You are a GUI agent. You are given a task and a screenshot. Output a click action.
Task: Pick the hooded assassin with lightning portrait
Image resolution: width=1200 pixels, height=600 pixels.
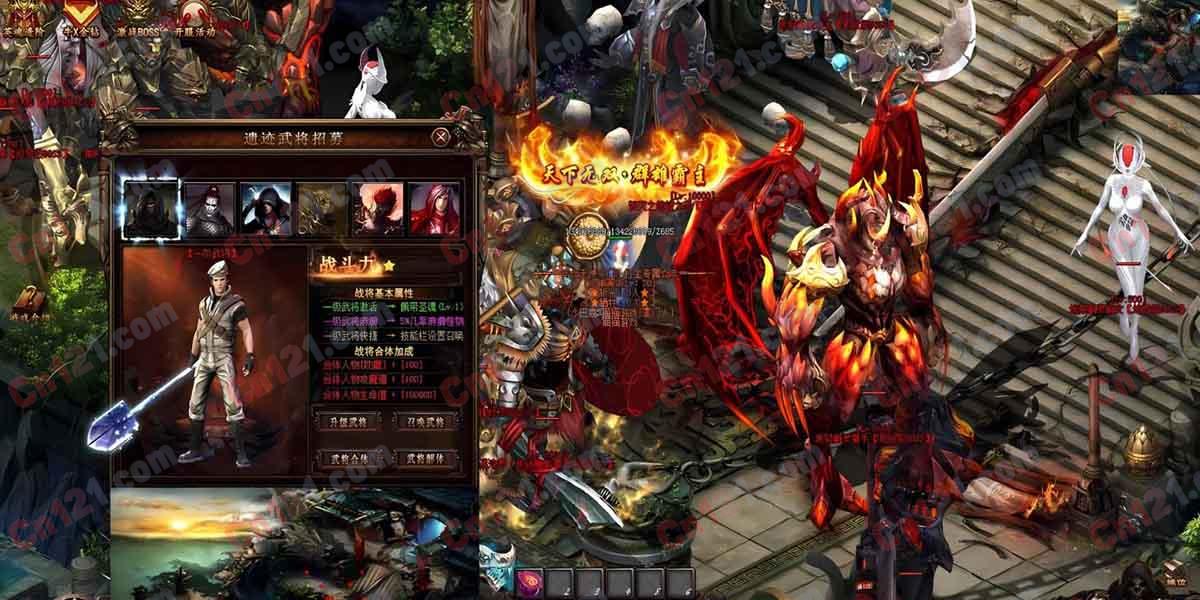point(265,209)
